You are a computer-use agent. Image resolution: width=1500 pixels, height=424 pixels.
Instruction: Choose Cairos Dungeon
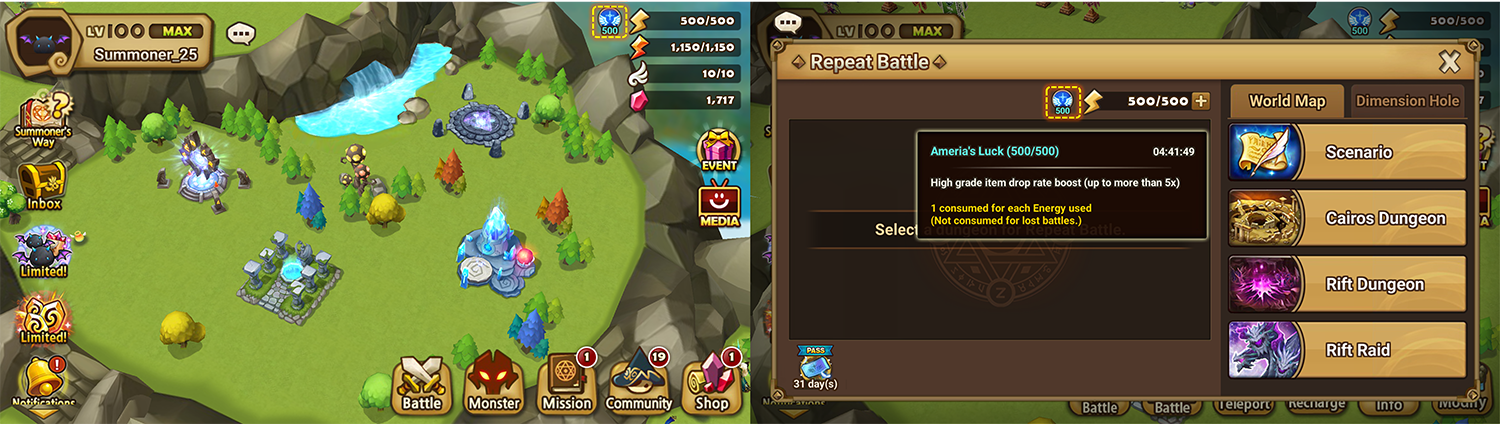(x=1346, y=218)
